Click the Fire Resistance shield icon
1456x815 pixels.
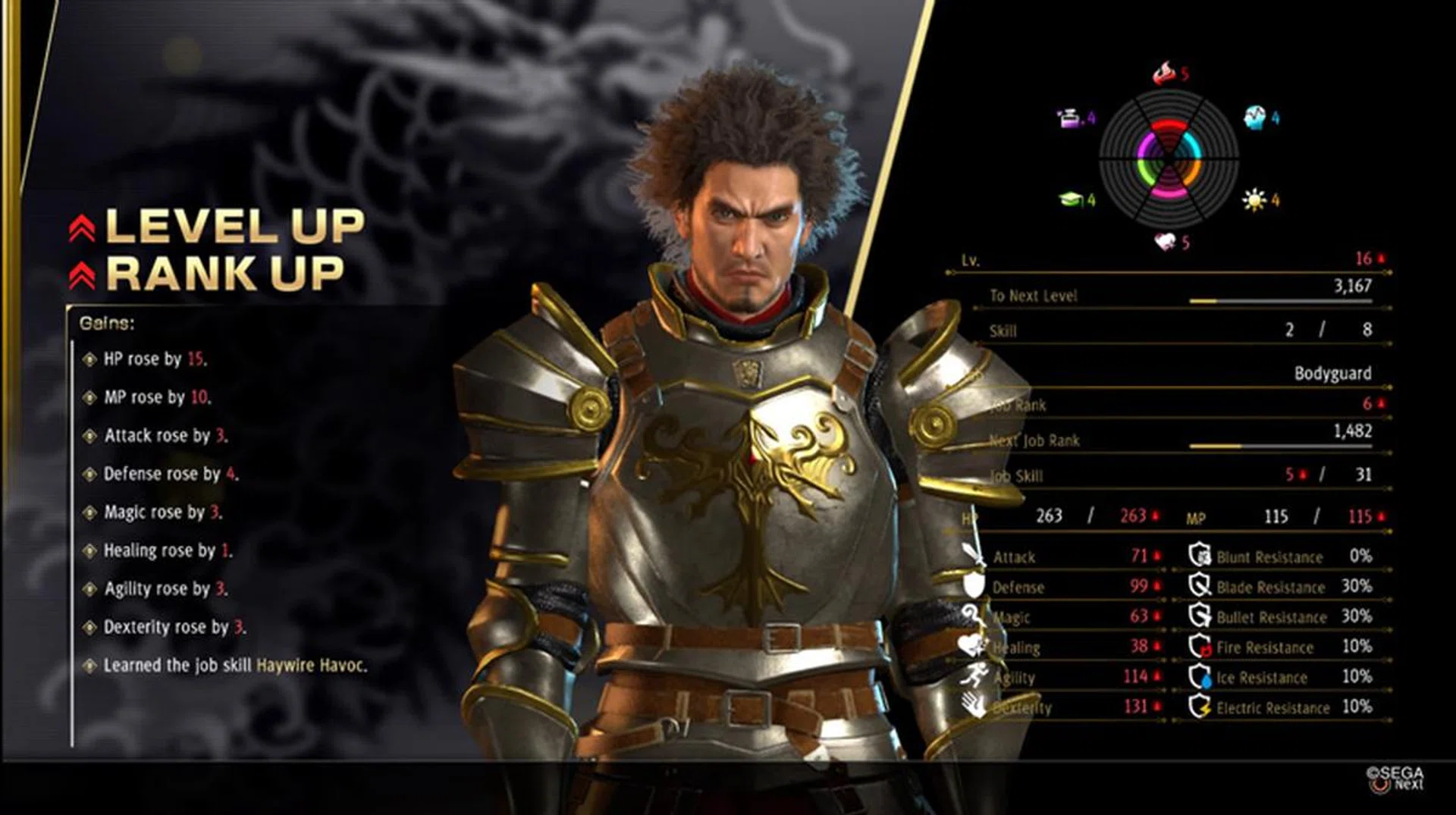[1200, 646]
